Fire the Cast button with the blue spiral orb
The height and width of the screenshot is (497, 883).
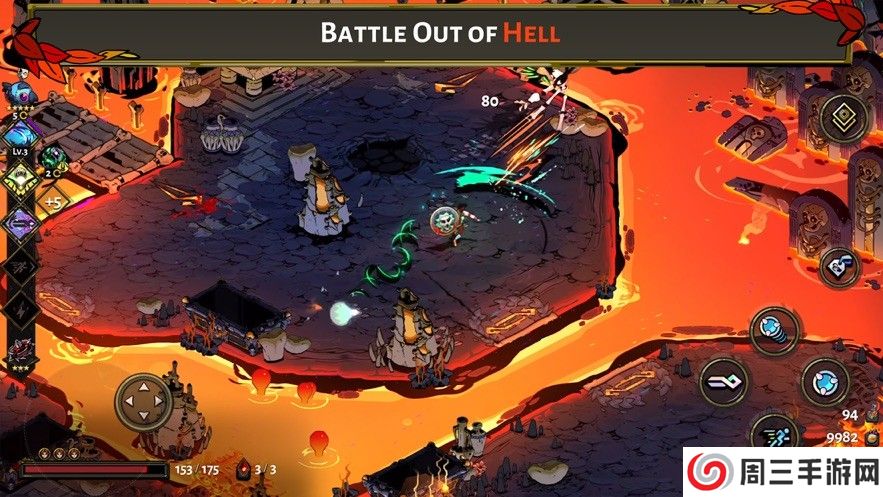[775, 330]
